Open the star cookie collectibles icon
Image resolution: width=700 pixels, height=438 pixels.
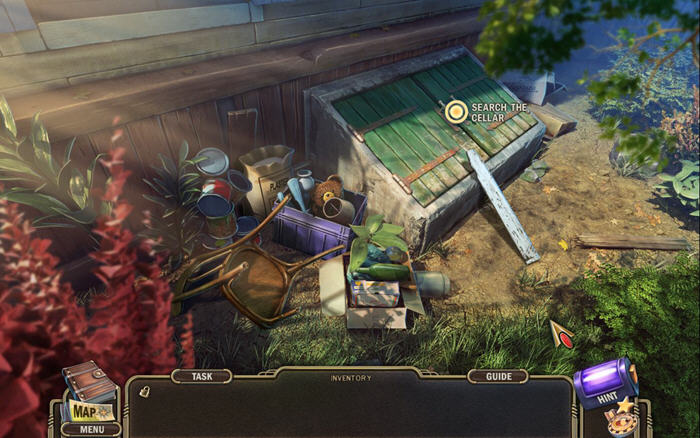622,418
